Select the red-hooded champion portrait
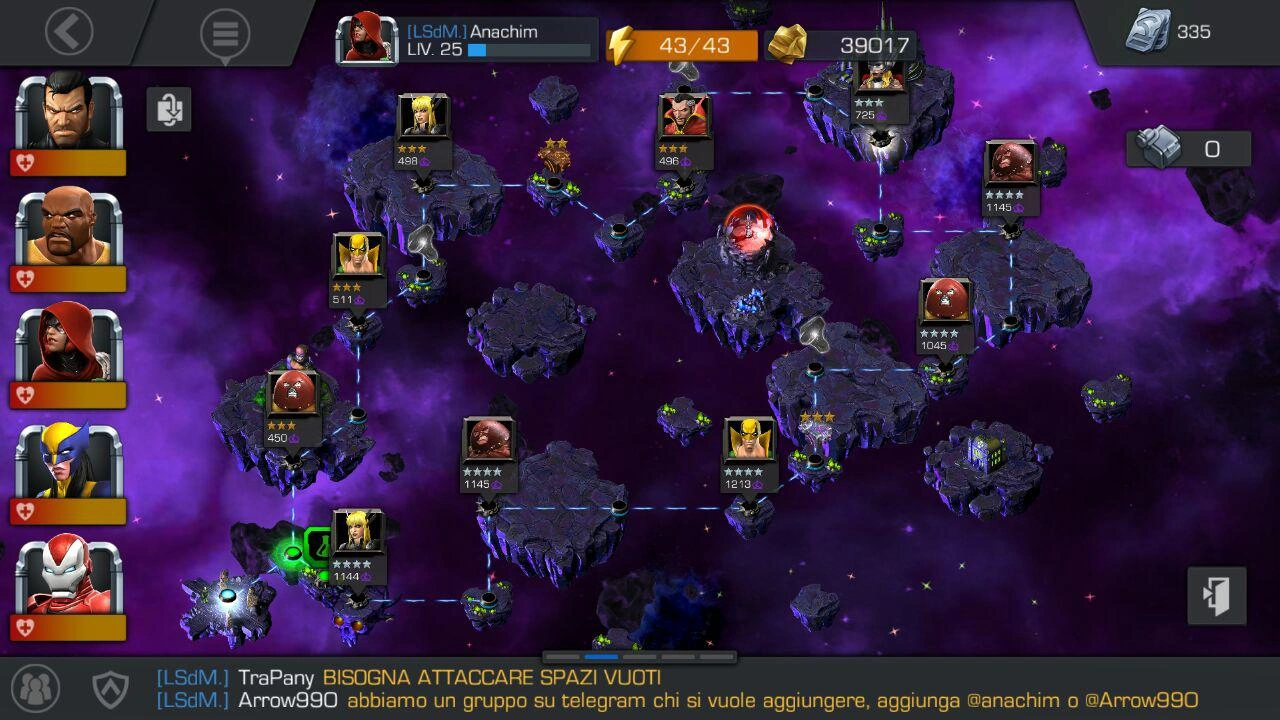This screenshot has height=720, width=1280. click(69, 345)
